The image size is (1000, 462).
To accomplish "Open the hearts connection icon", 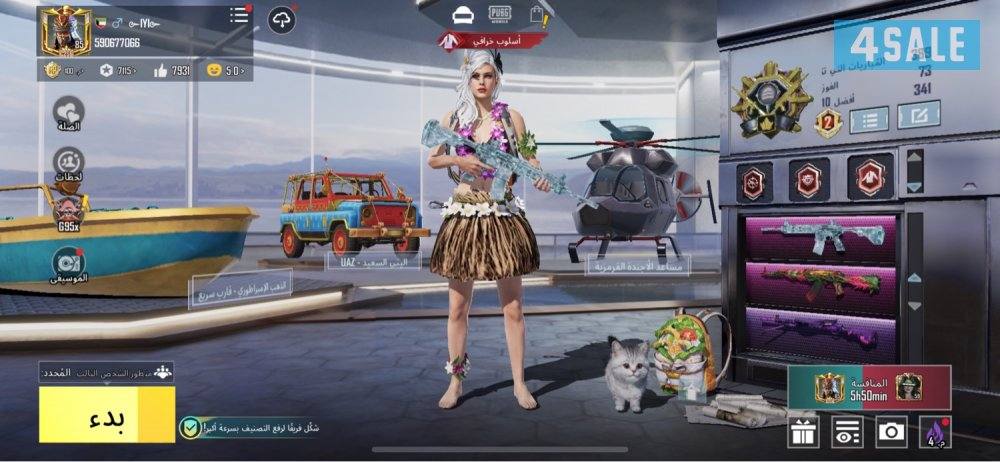I will click(68, 112).
